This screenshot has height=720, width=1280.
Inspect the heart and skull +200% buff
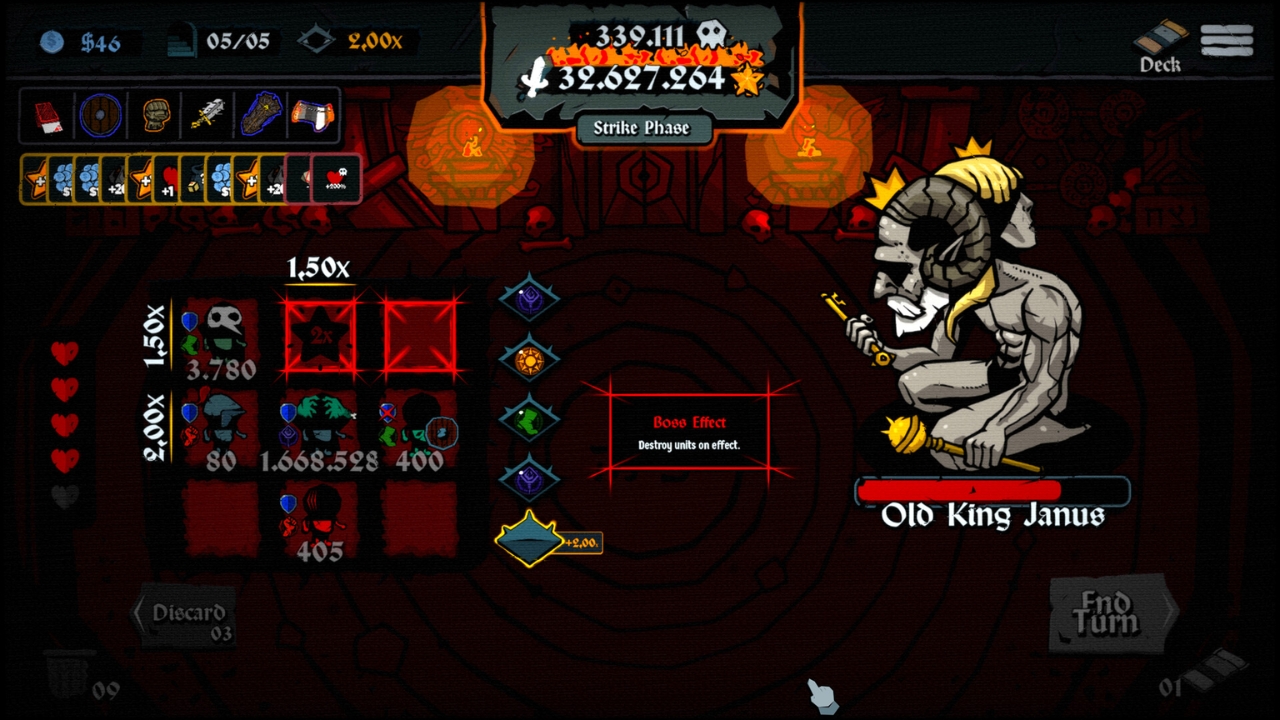coord(336,178)
